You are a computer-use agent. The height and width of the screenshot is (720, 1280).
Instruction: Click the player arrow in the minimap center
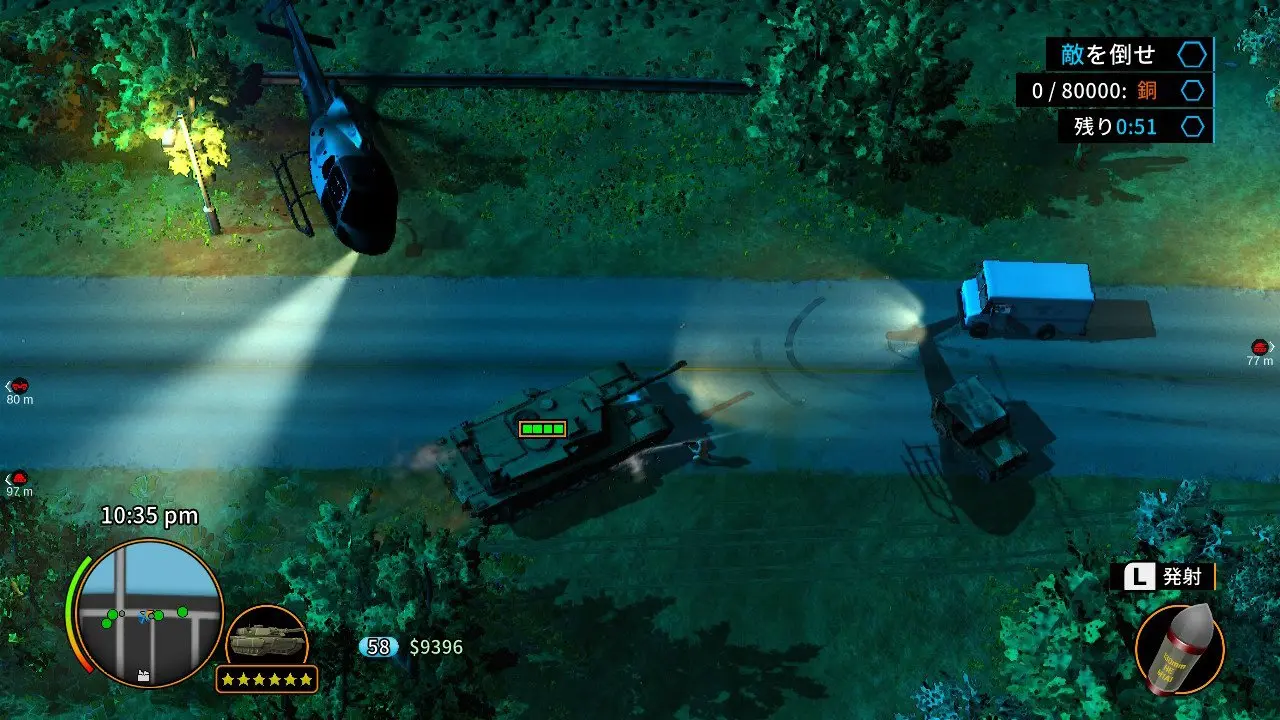(x=146, y=616)
